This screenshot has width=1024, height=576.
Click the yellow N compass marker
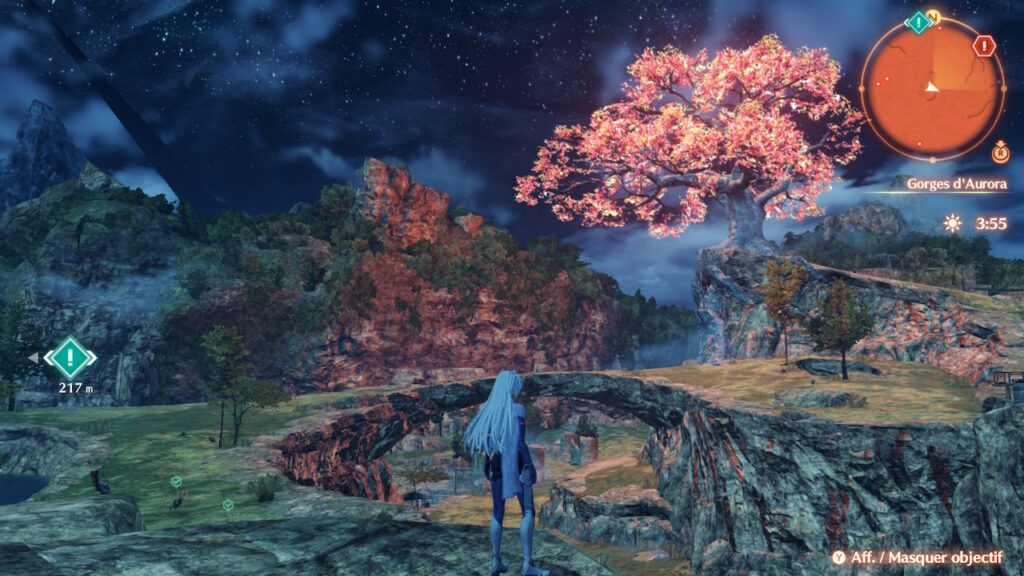tap(933, 16)
